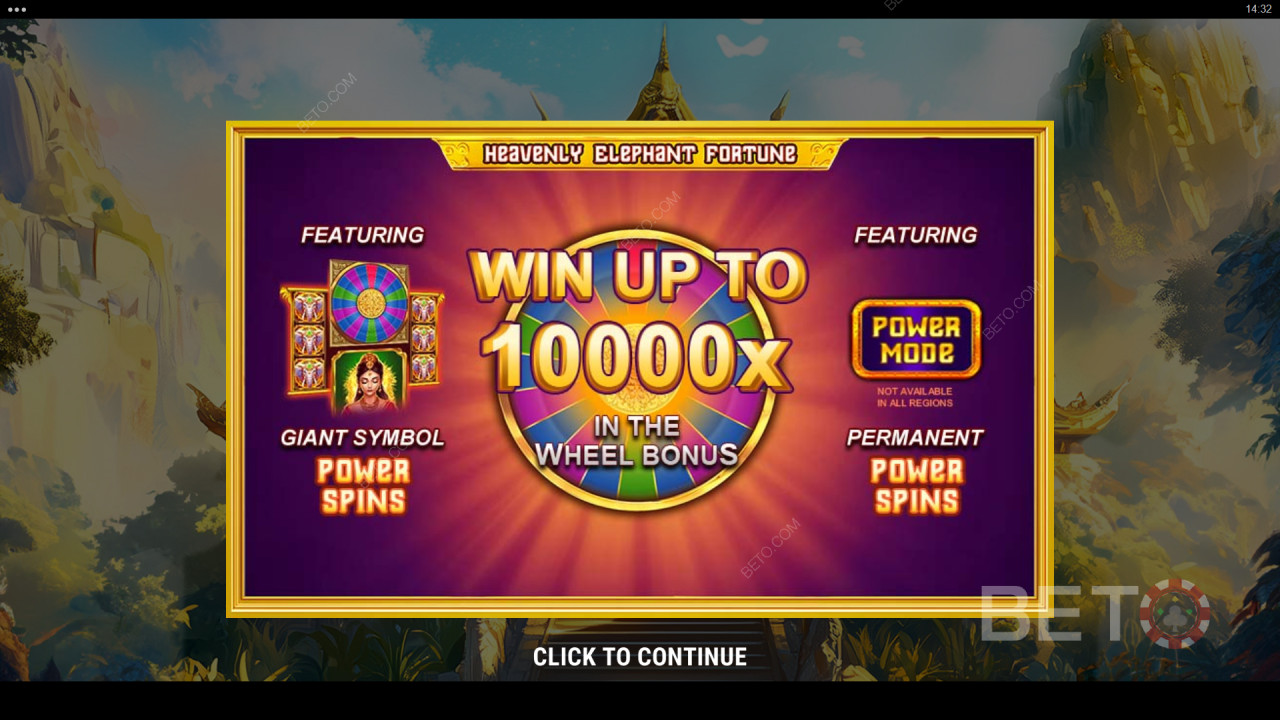Click the Heavenly Elephant Fortune title banner
This screenshot has width=1280, height=720.
click(x=638, y=153)
